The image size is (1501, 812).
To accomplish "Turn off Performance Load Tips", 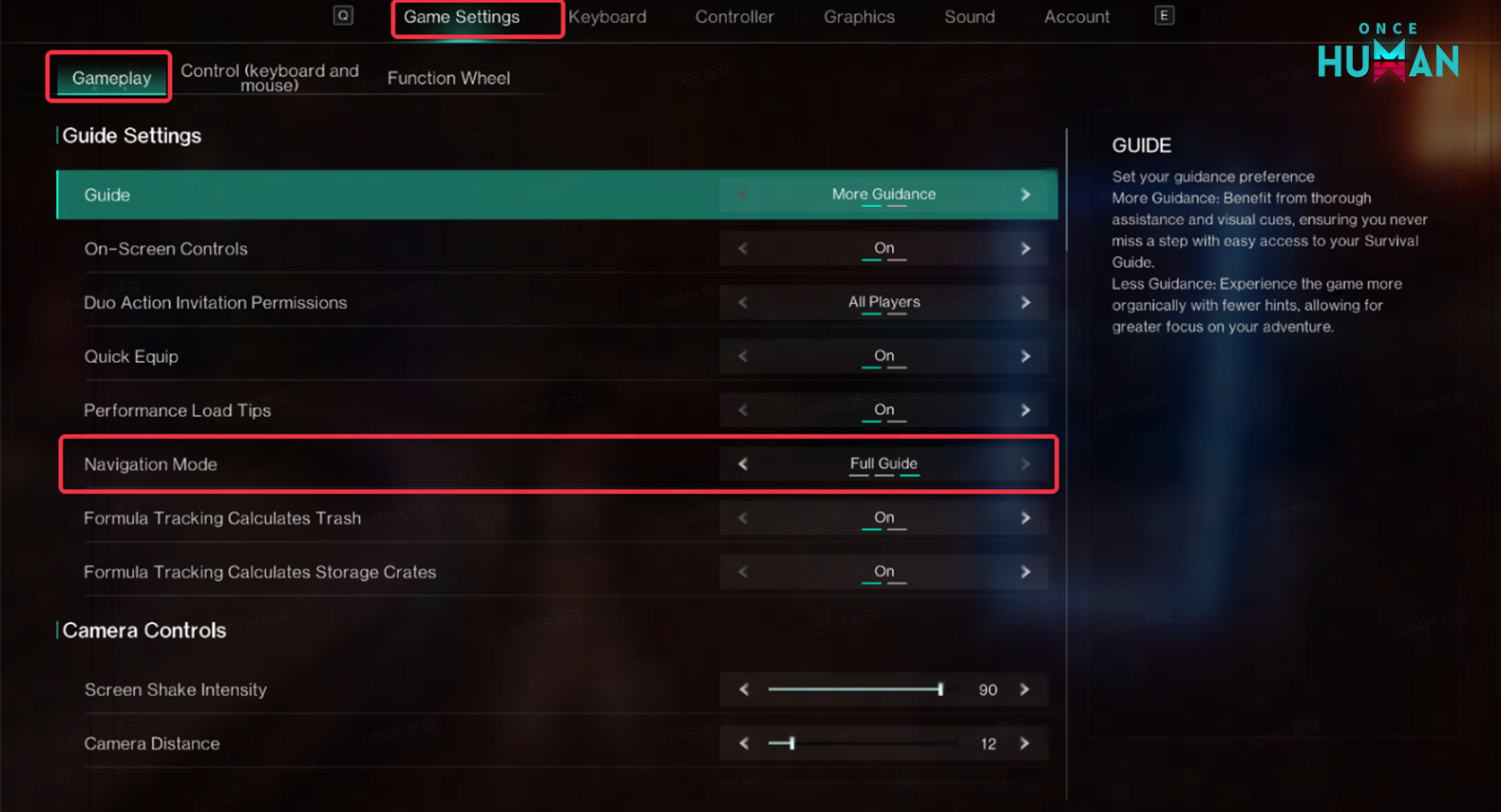I will click(1025, 409).
